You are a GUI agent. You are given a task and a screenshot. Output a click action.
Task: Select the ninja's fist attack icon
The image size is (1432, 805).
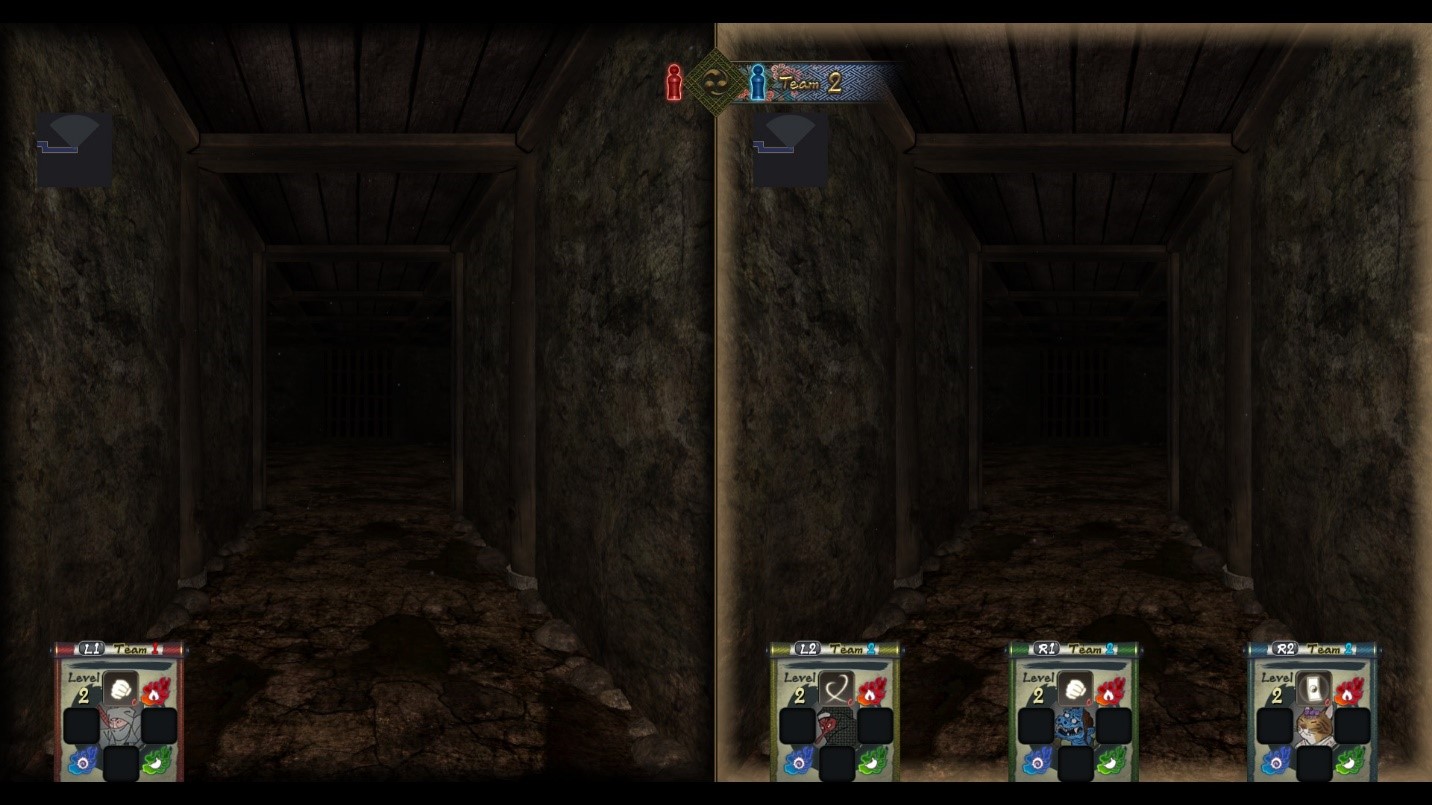click(x=121, y=689)
